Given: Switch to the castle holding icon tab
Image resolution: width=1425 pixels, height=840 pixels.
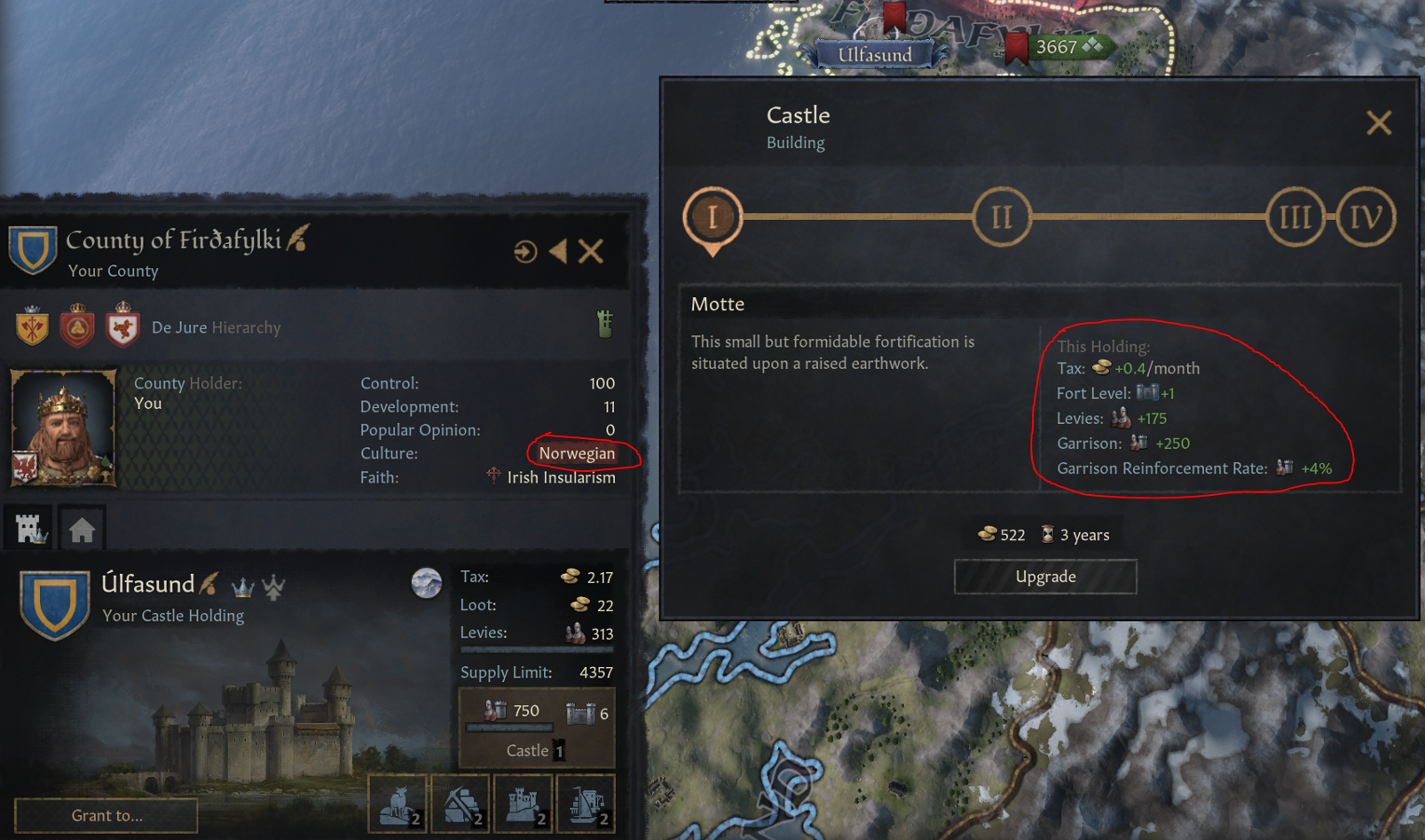Looking at the screenshot, I should [x=28, y=527].
